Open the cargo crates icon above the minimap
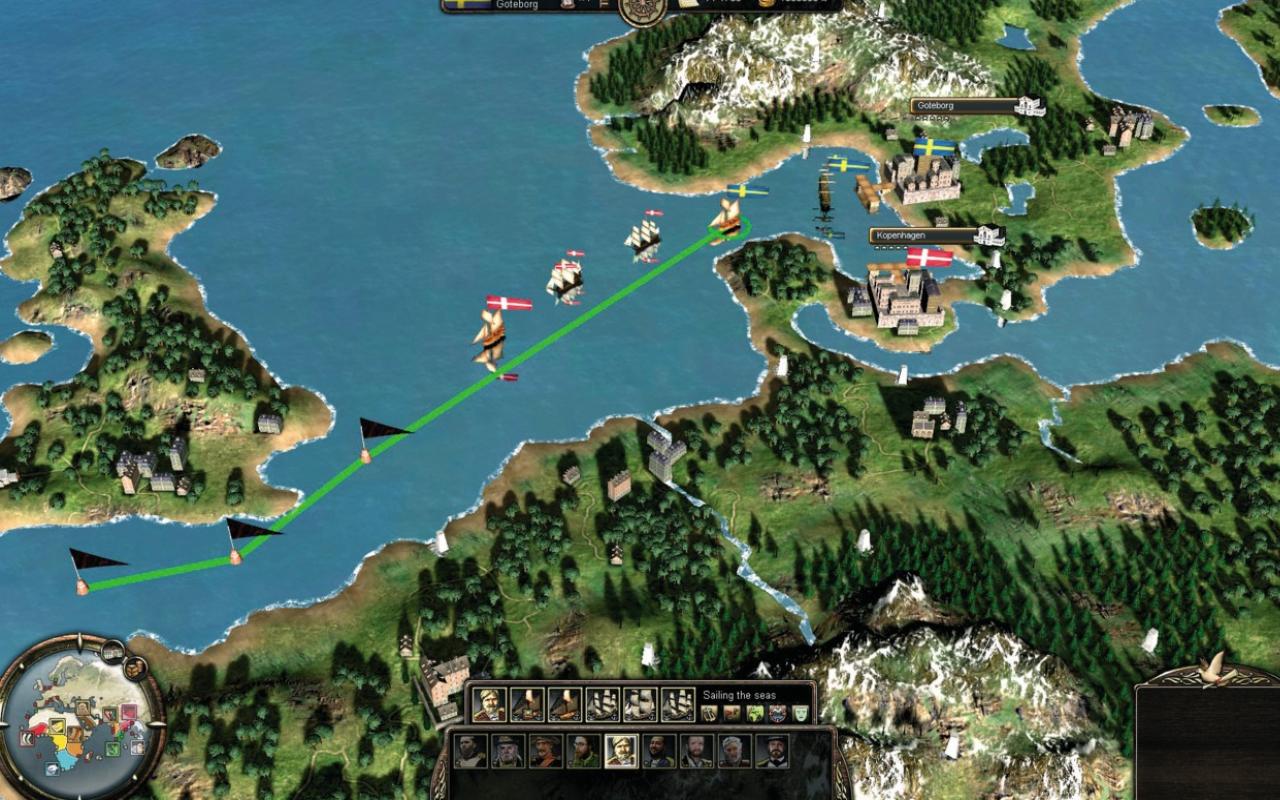 click(x=135, y=668)
